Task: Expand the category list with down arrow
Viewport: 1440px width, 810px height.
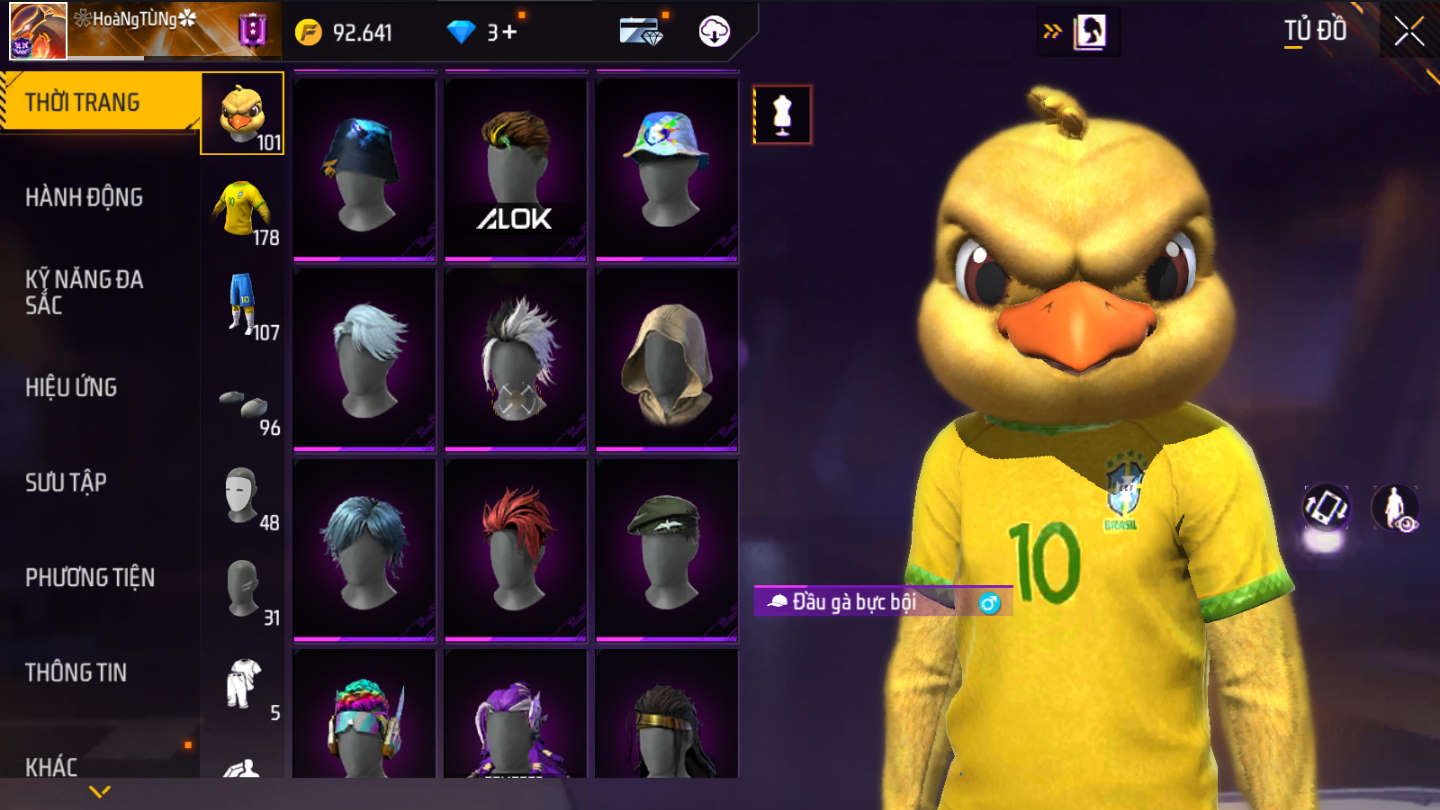Action: tap(99, 792)
